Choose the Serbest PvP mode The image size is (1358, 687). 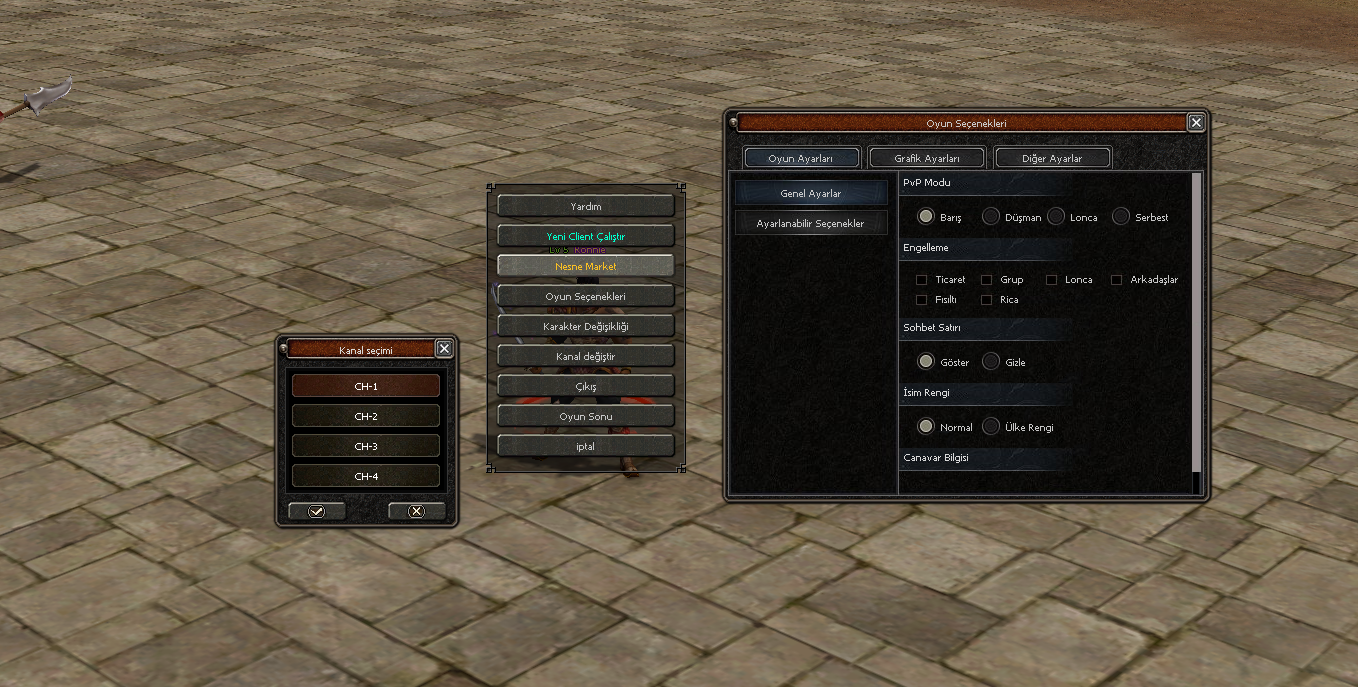(x=1121, y=216)
